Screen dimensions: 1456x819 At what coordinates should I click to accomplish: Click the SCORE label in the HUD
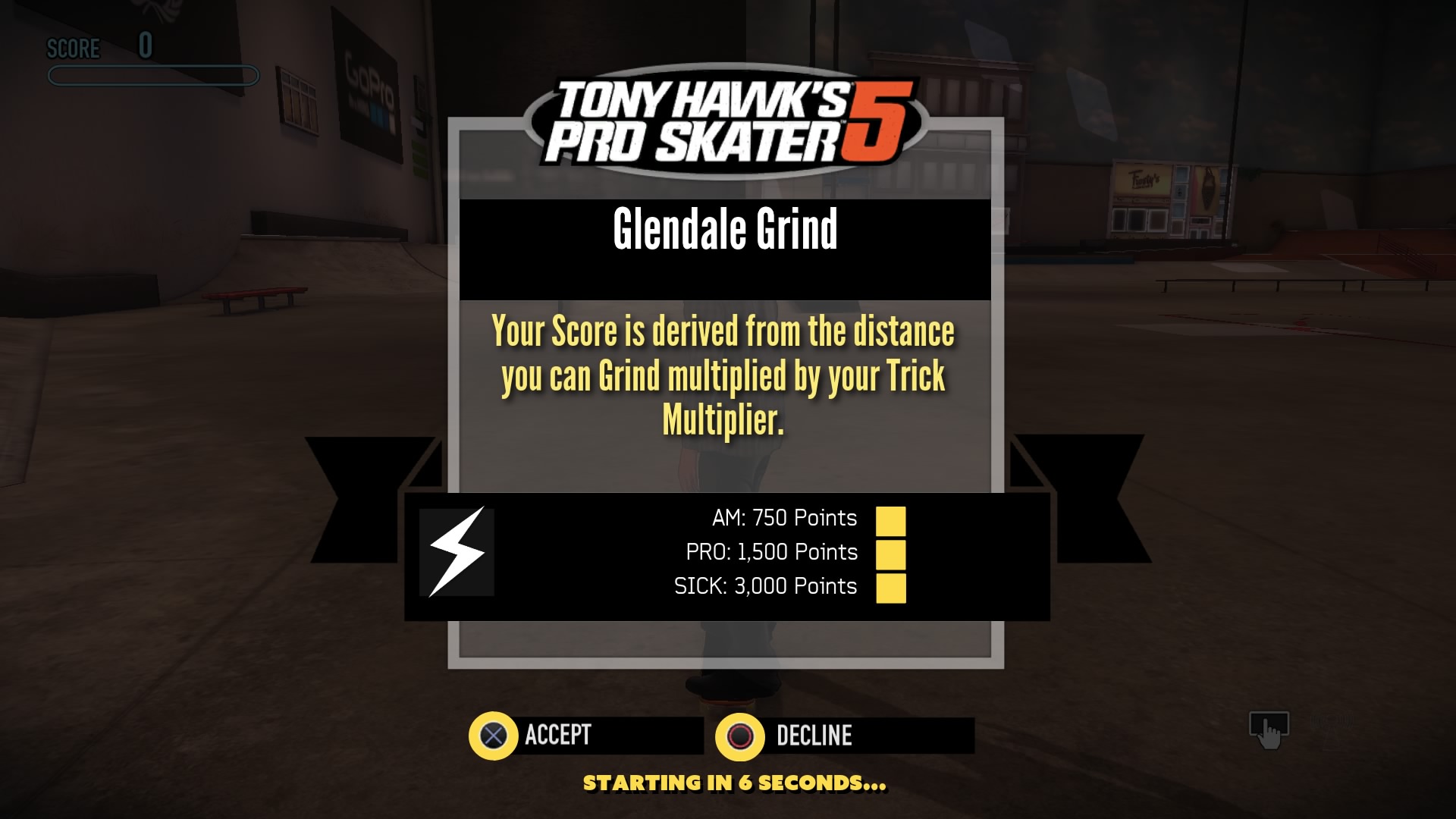click(74, 49)
